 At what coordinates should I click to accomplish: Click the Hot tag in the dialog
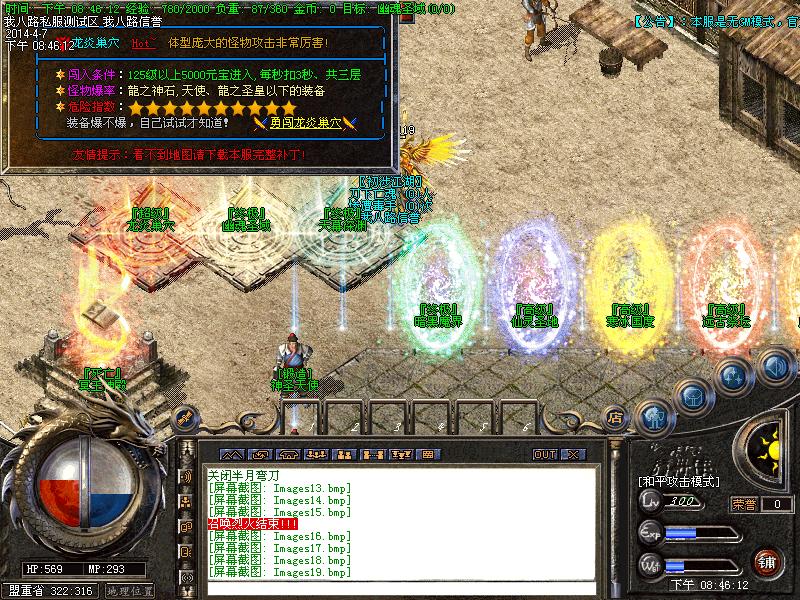point(143,44)
